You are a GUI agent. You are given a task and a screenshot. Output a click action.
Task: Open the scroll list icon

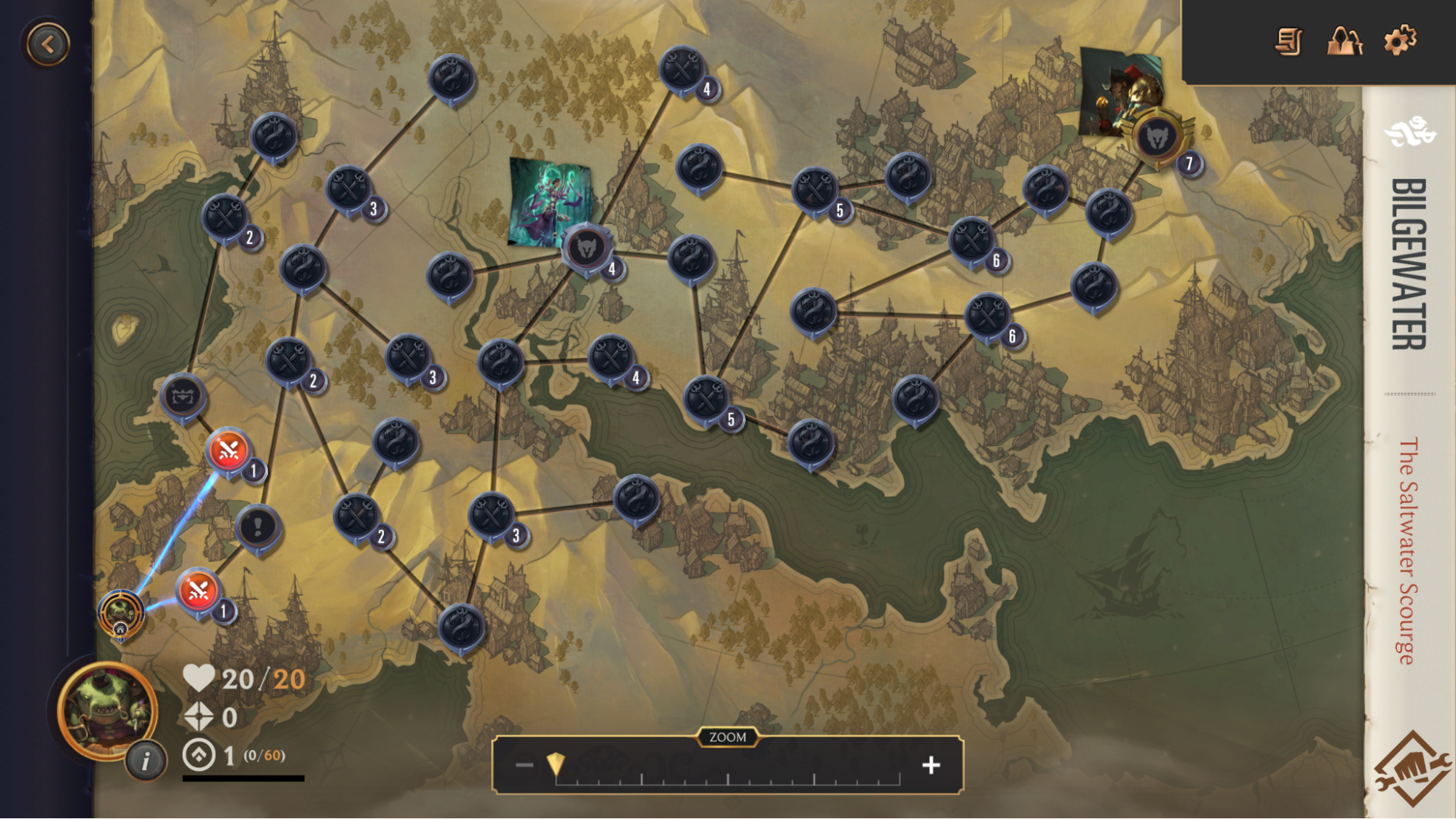click(1288, 41)
